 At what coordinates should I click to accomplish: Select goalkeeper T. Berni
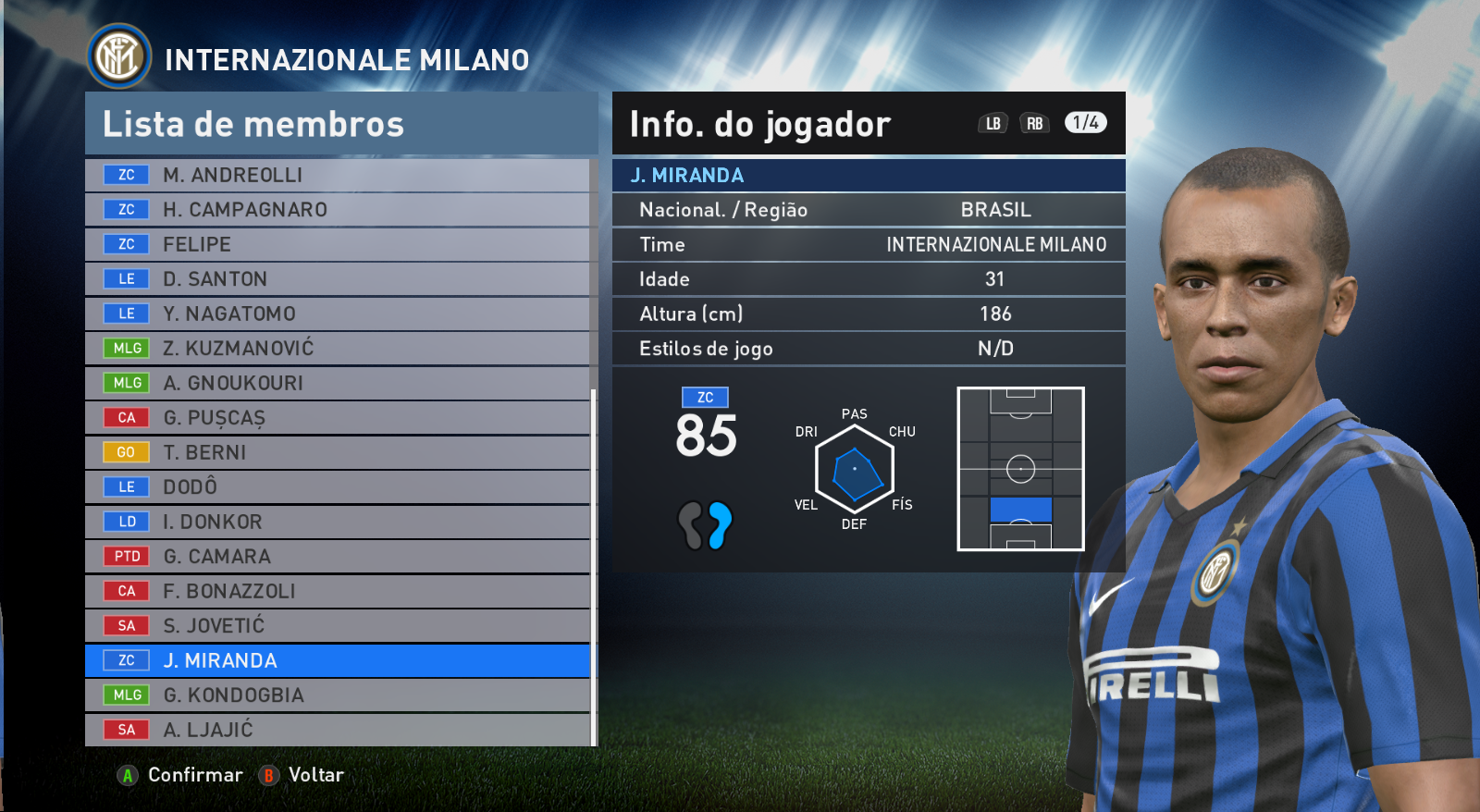click(338, 452)
